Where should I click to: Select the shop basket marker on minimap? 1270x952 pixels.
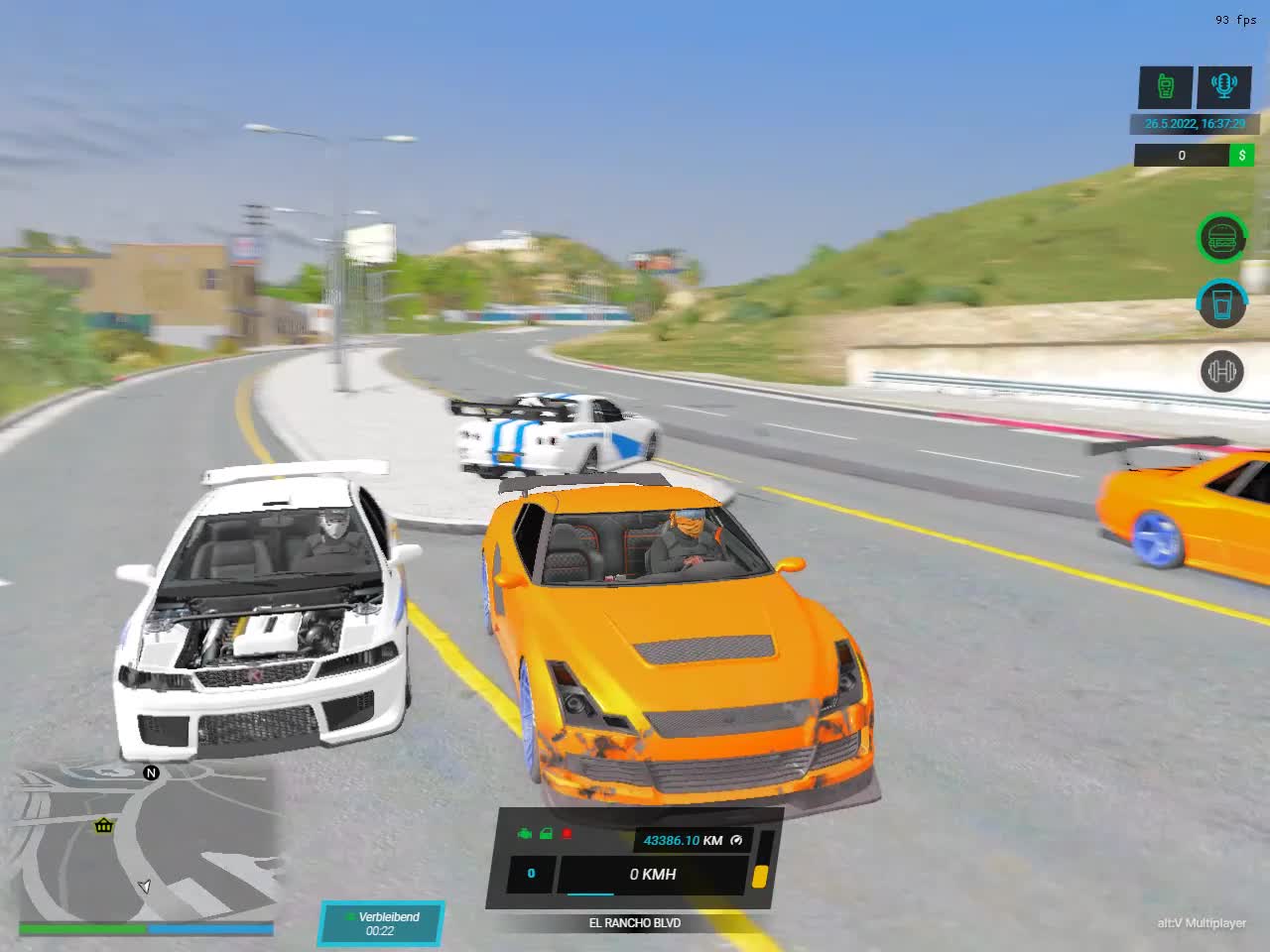pos(103,825)
